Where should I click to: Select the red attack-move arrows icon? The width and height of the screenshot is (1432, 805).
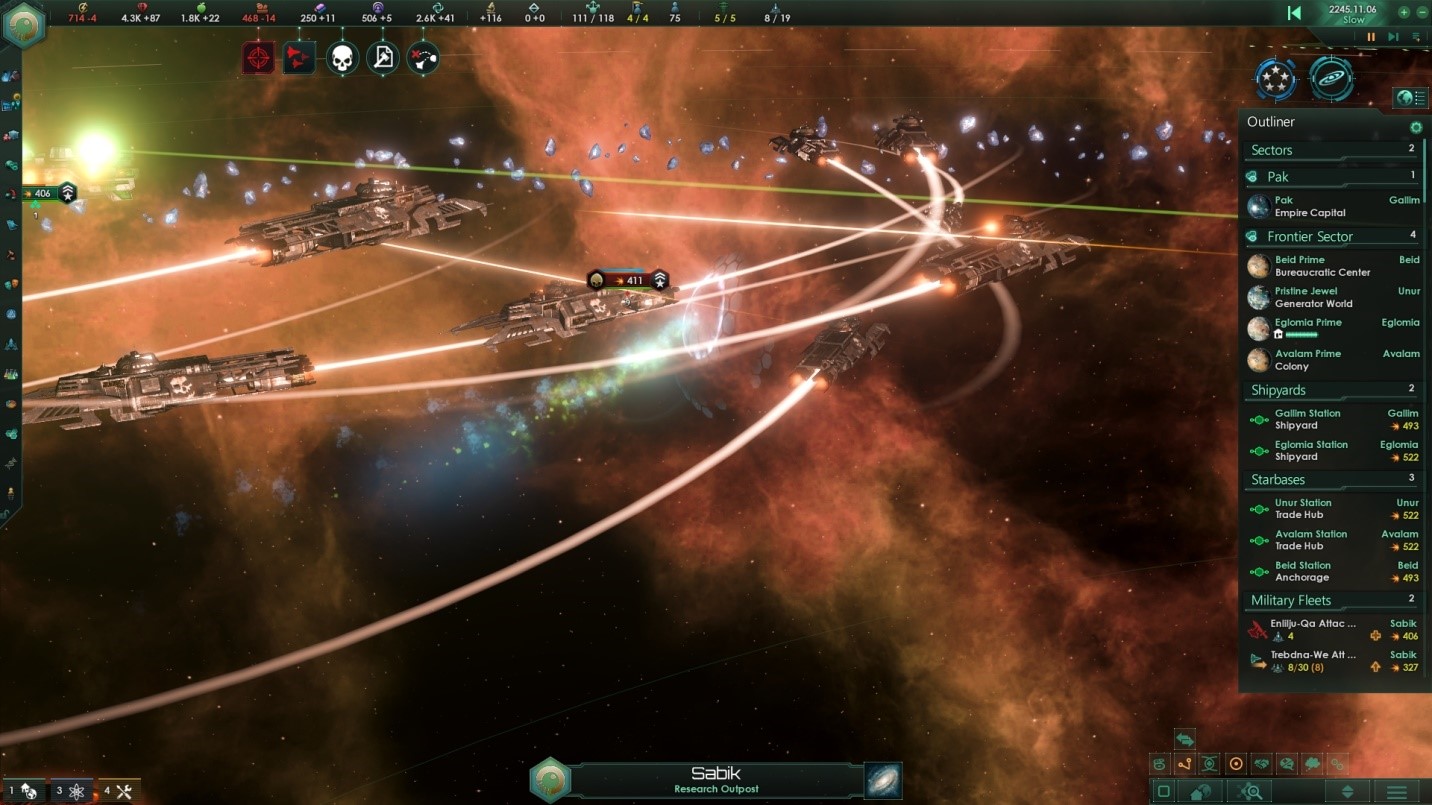click(298, 57)
